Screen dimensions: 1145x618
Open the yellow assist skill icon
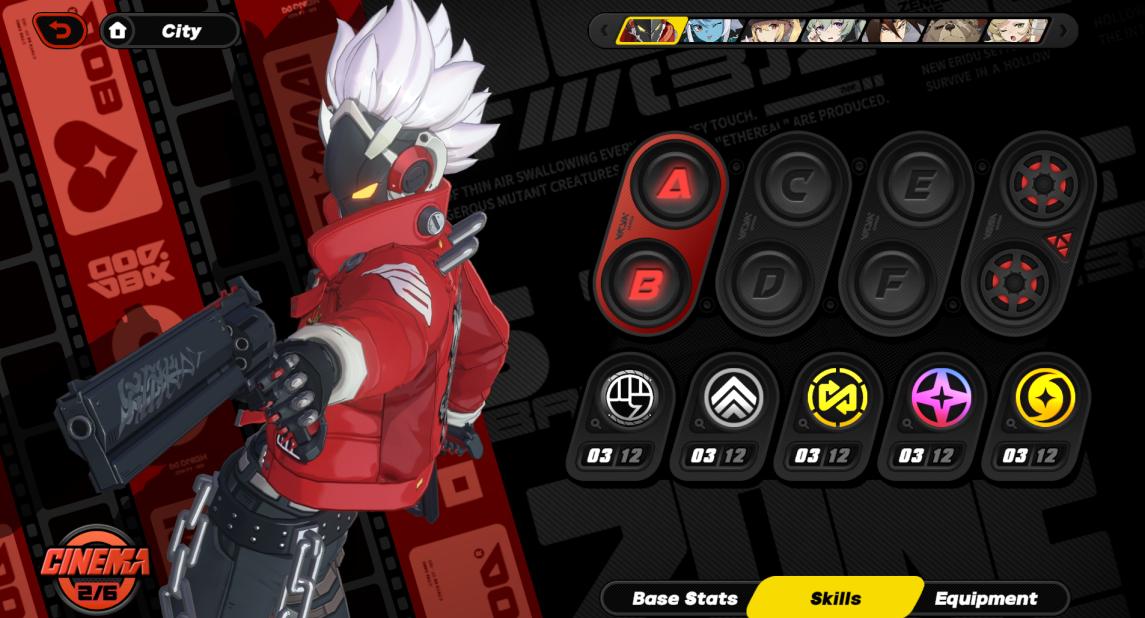click(x=838, y=397)
